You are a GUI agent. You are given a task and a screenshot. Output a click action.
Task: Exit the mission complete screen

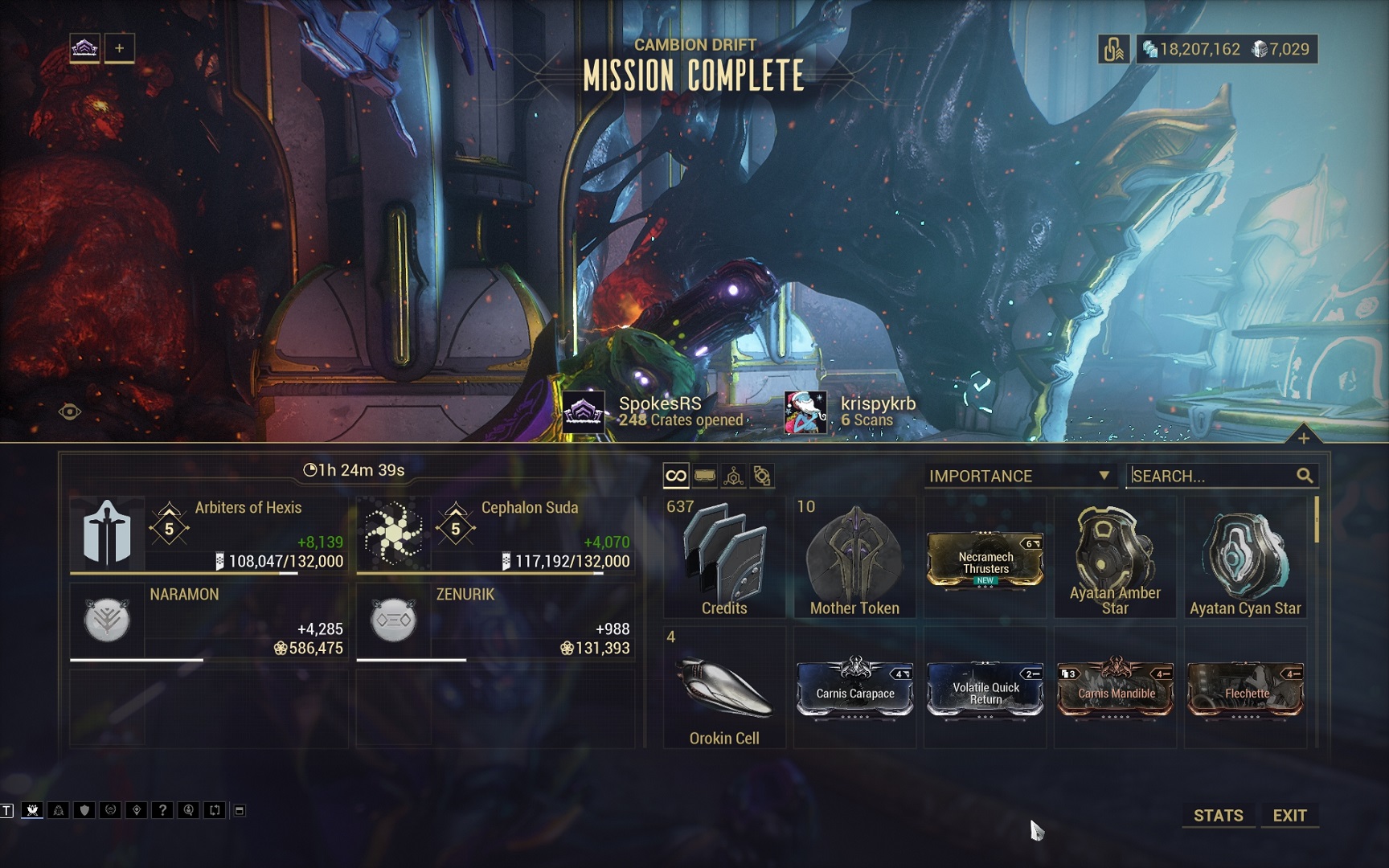coord(1289,815)
